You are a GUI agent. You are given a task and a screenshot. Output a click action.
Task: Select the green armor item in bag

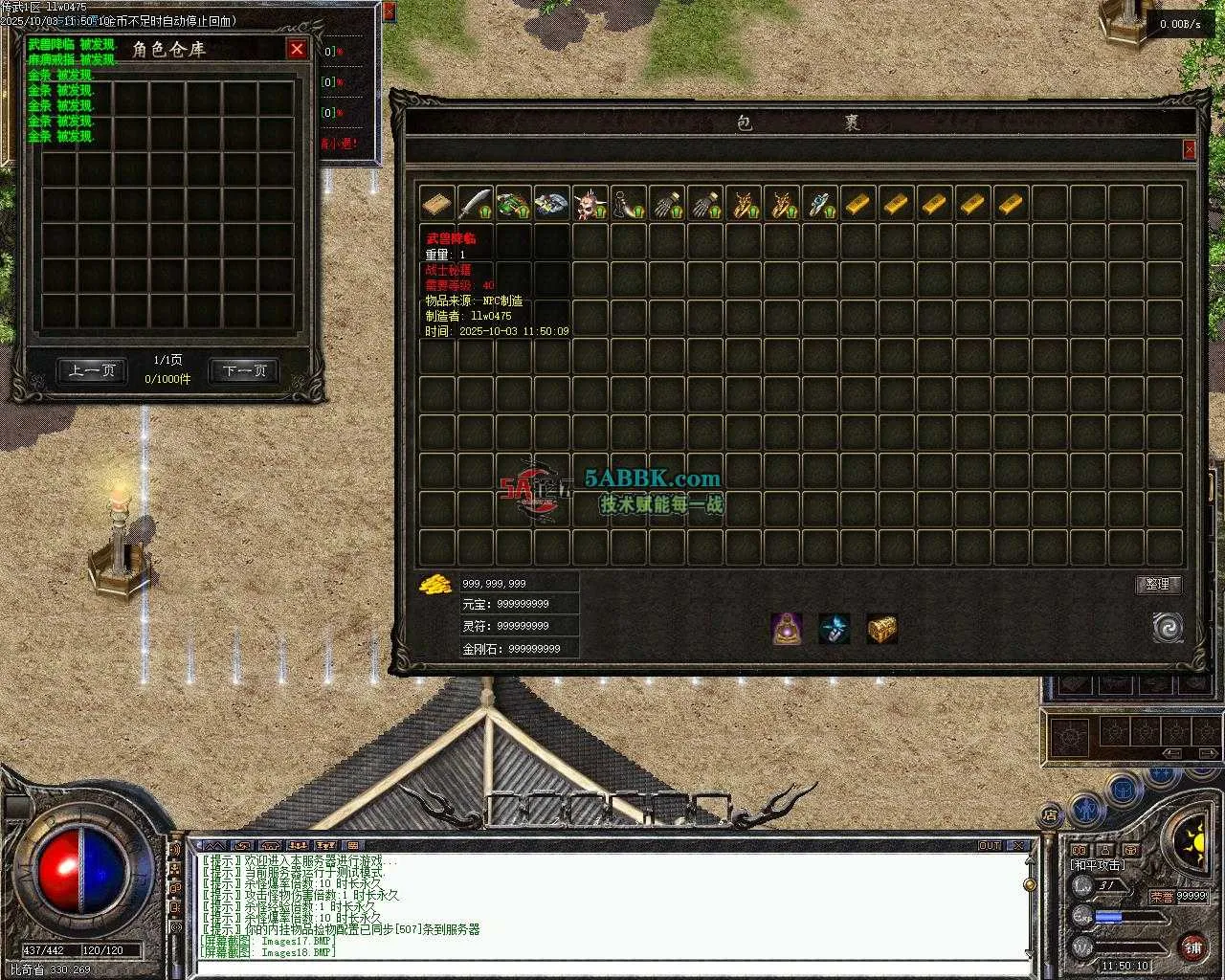click(x=514, y=203)
